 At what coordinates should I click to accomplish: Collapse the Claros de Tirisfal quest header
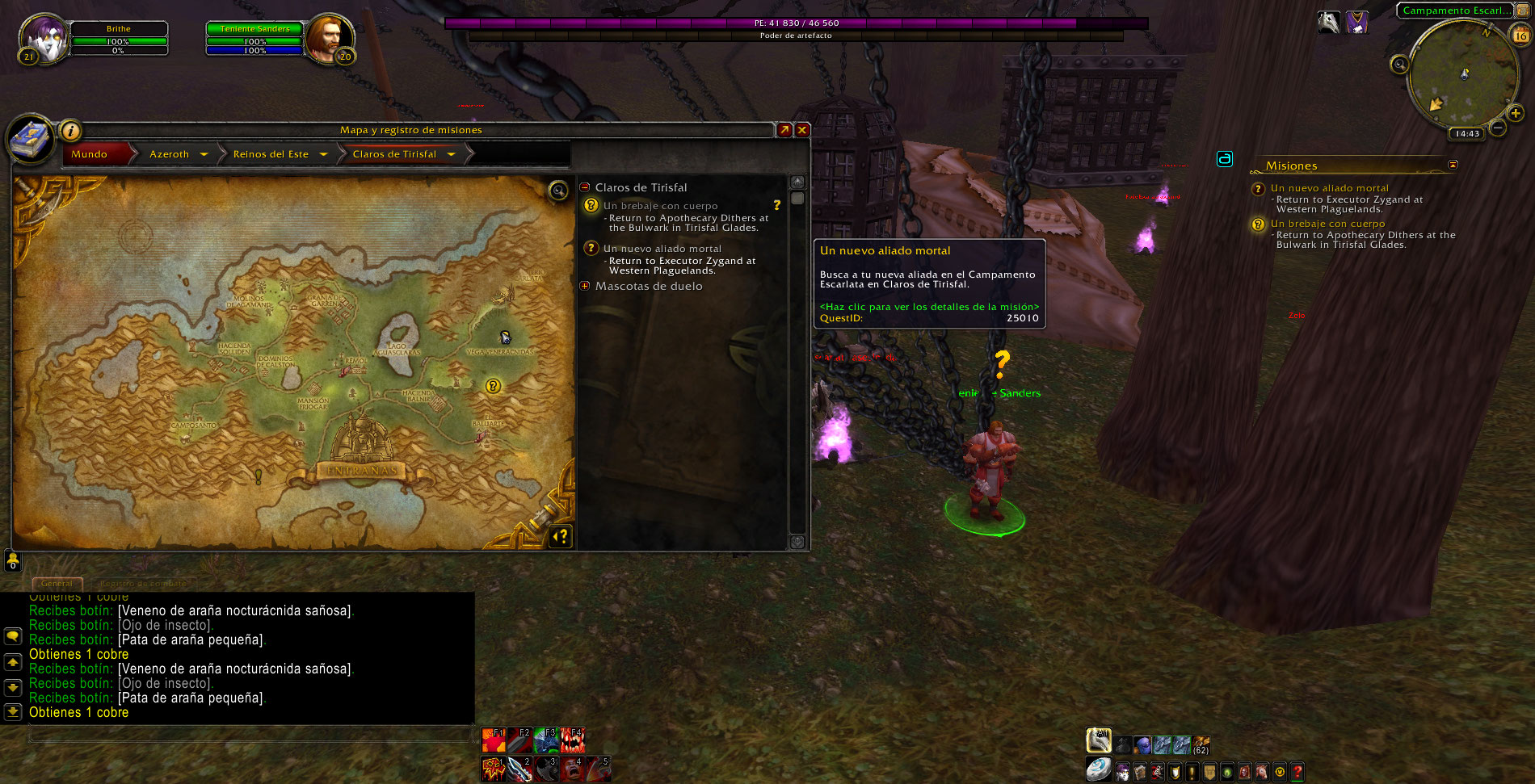(585, 187)
